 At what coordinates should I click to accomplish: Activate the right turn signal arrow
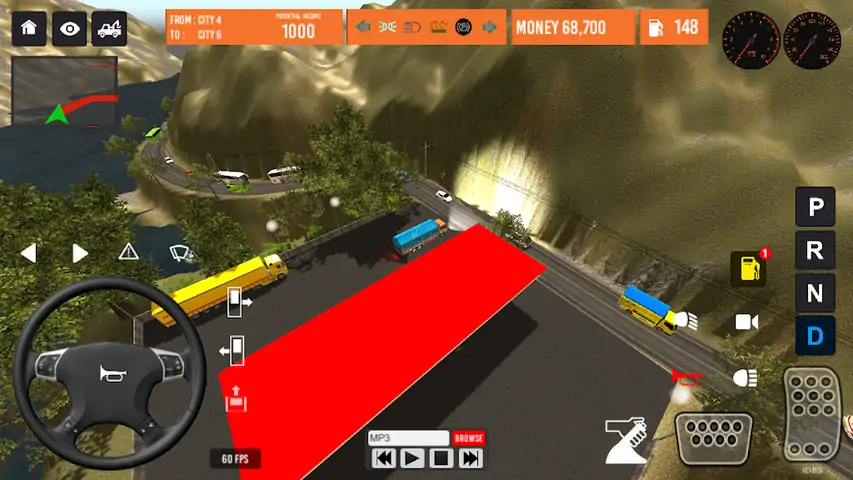pyautogui.click(x=79, y=253)
